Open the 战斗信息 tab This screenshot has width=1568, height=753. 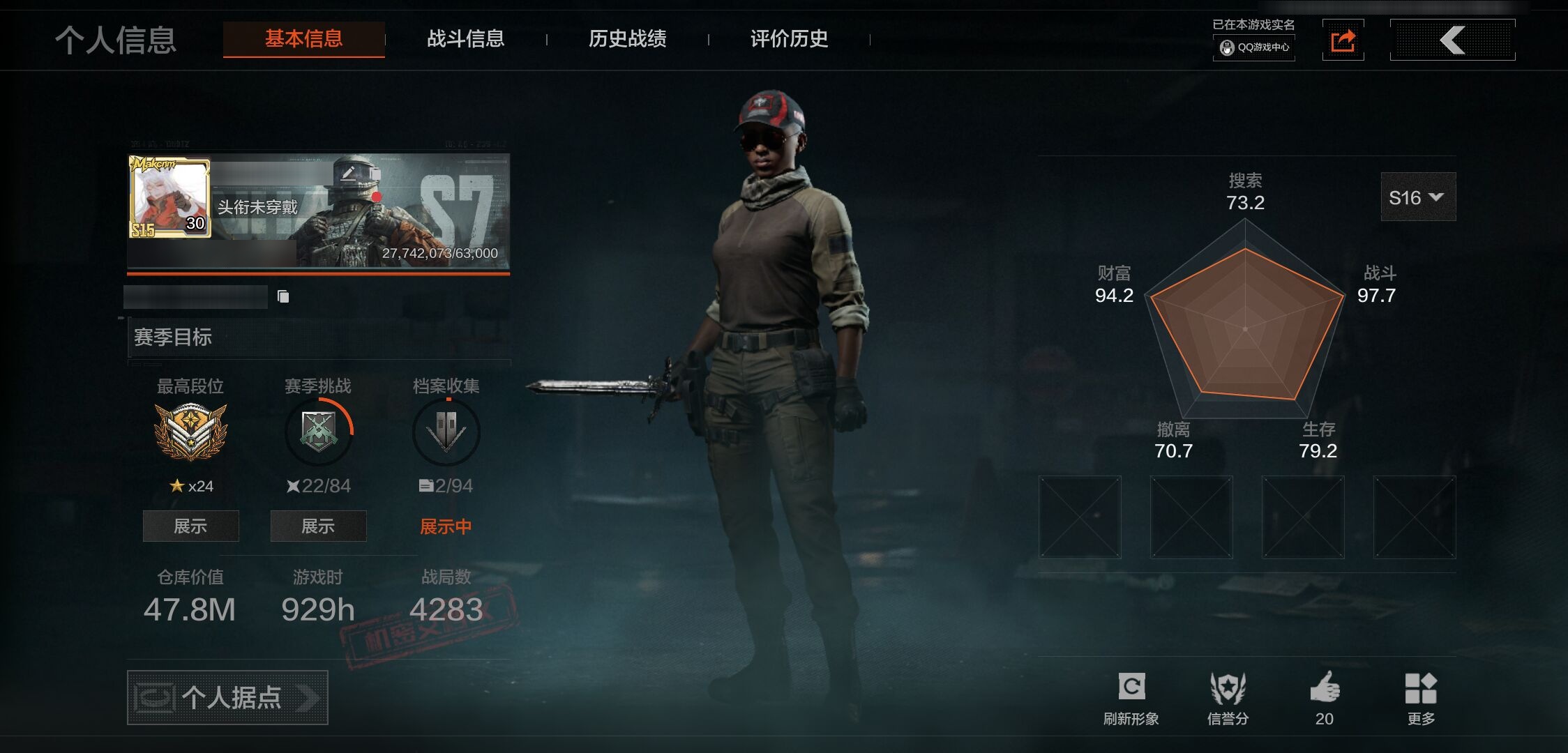coord(465,39)
